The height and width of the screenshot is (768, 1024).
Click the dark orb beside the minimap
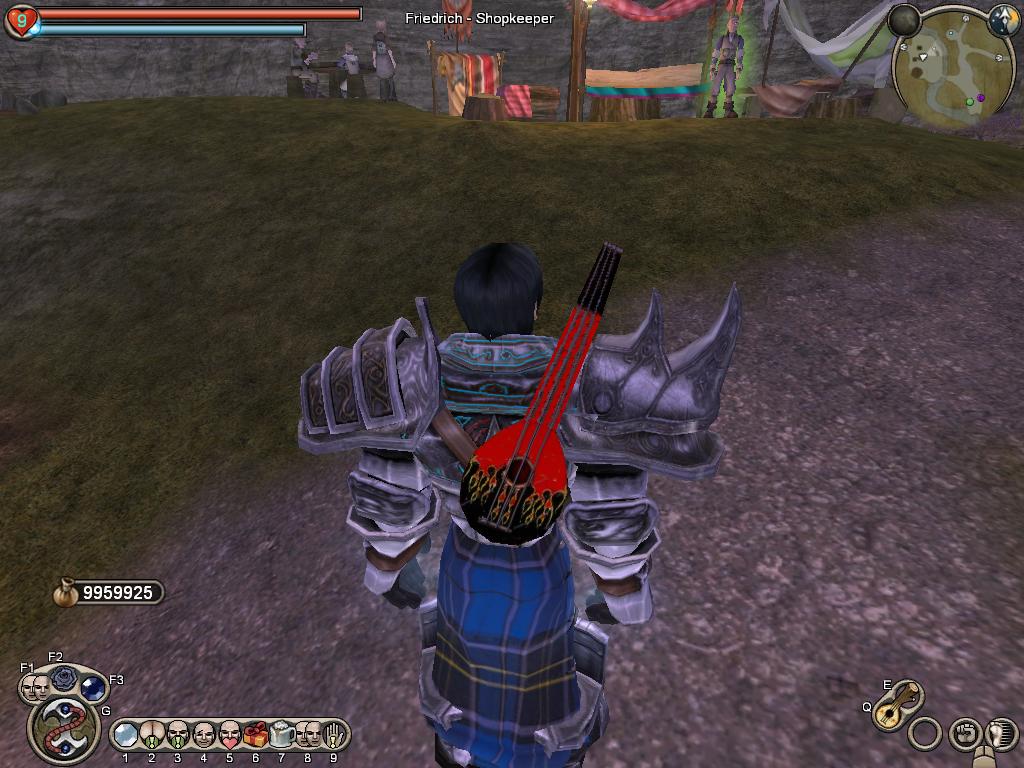(x=904, y=20)
